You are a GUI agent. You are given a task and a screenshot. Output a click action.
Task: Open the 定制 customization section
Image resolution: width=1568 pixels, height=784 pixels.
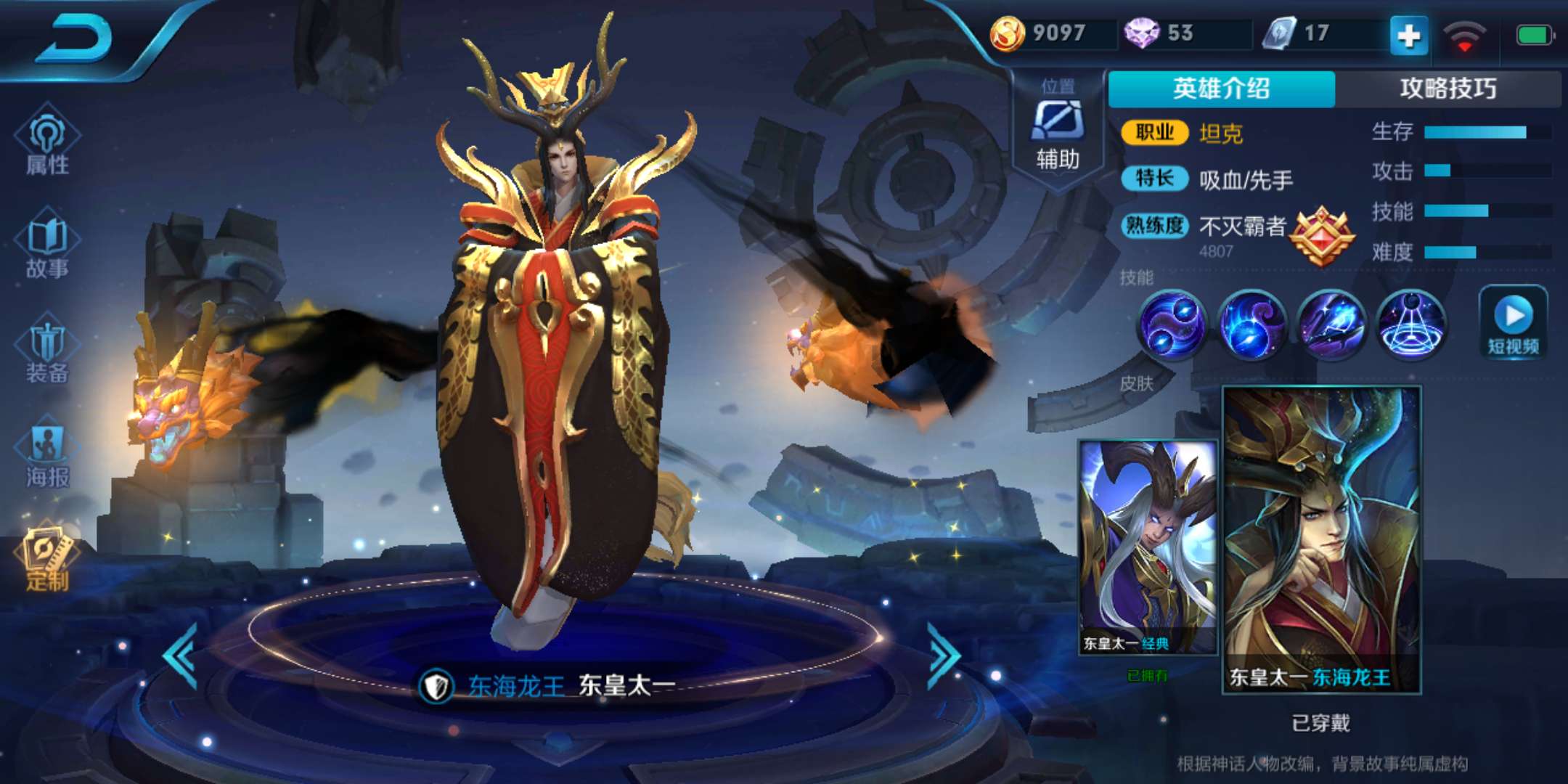(48, 559)
